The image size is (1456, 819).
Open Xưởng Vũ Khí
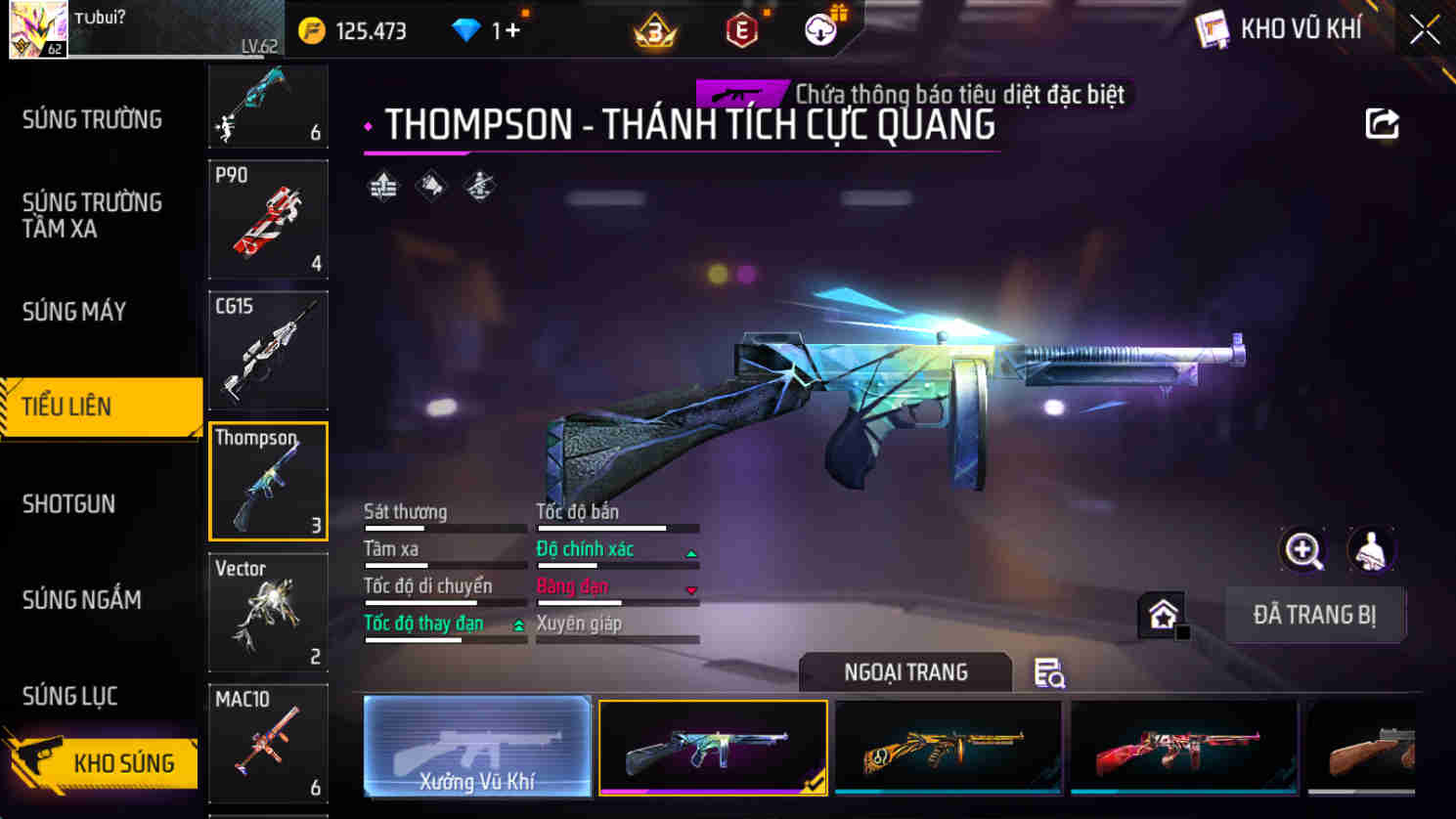point(476,747)
